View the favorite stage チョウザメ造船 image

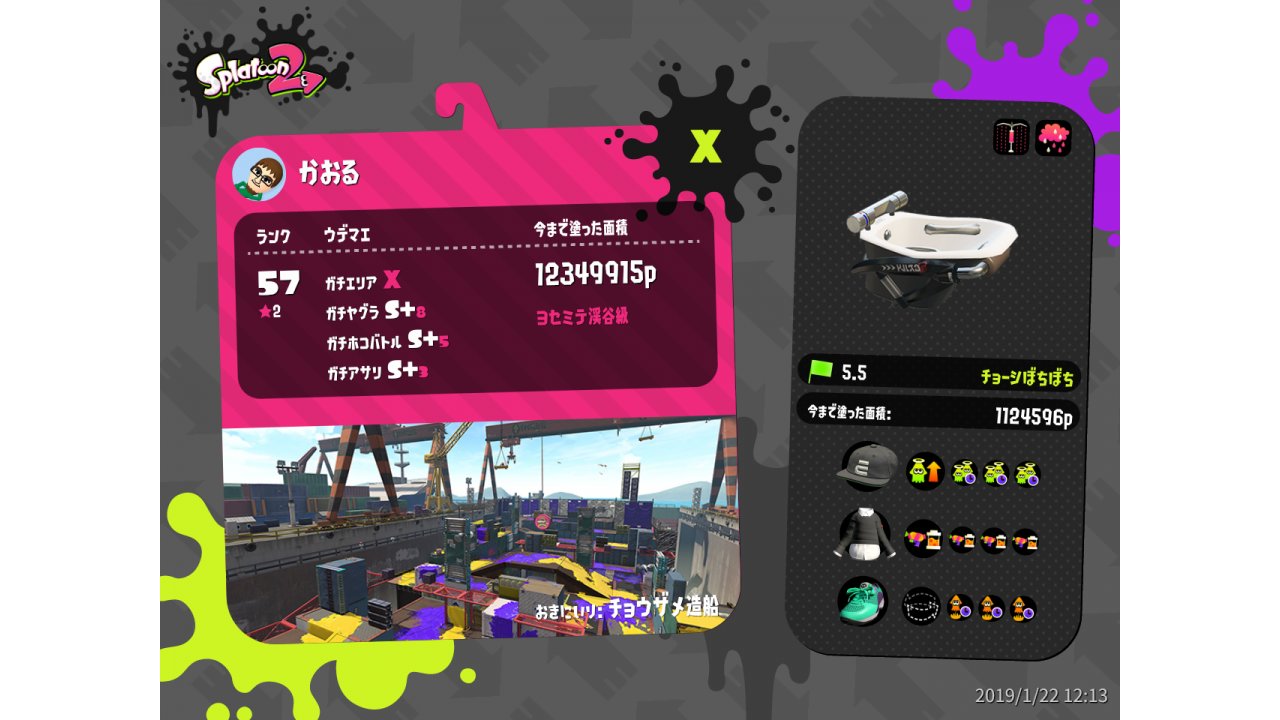point(480,530)
